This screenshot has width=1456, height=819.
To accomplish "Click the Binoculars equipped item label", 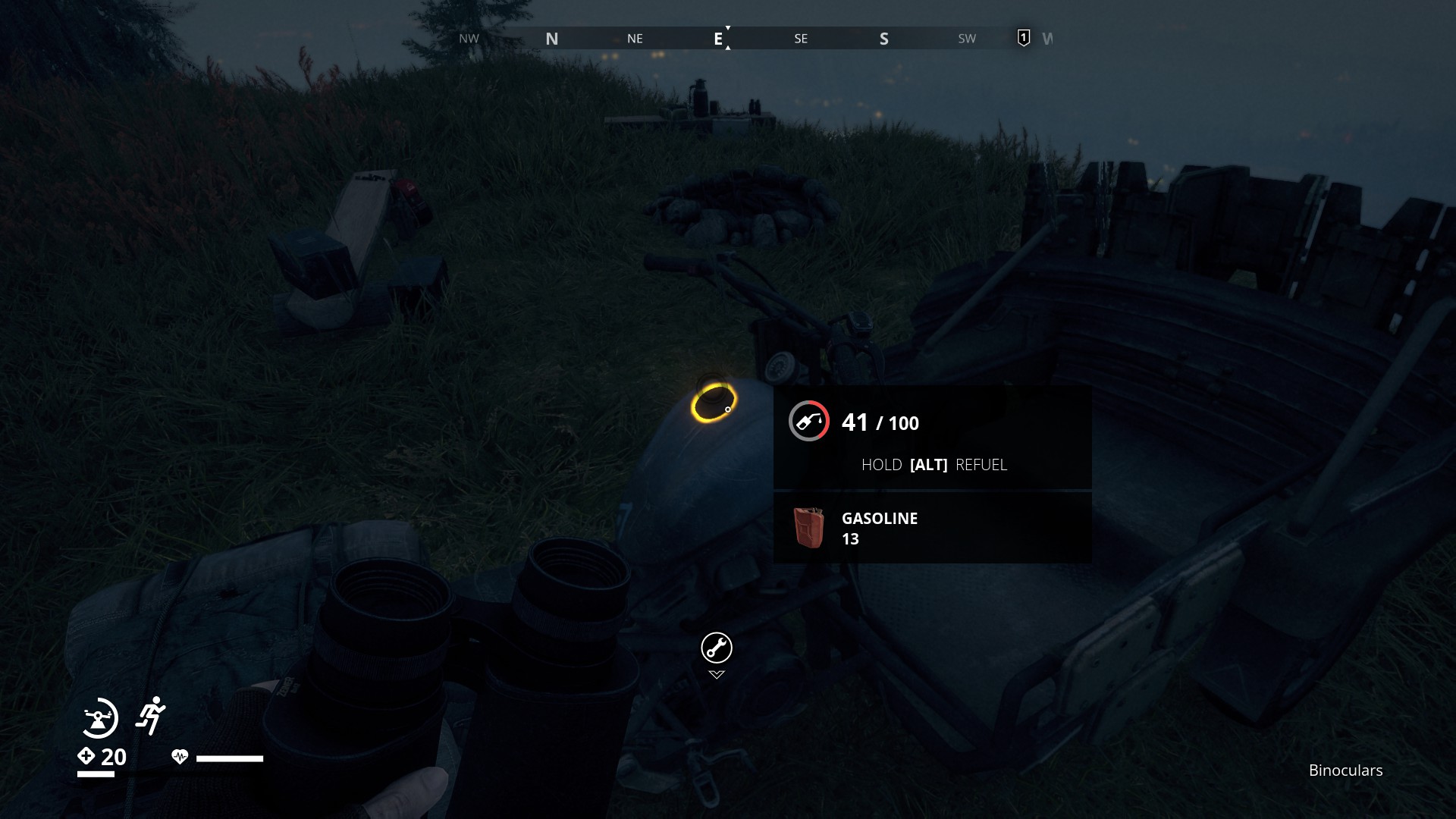I will (1345, 770).
